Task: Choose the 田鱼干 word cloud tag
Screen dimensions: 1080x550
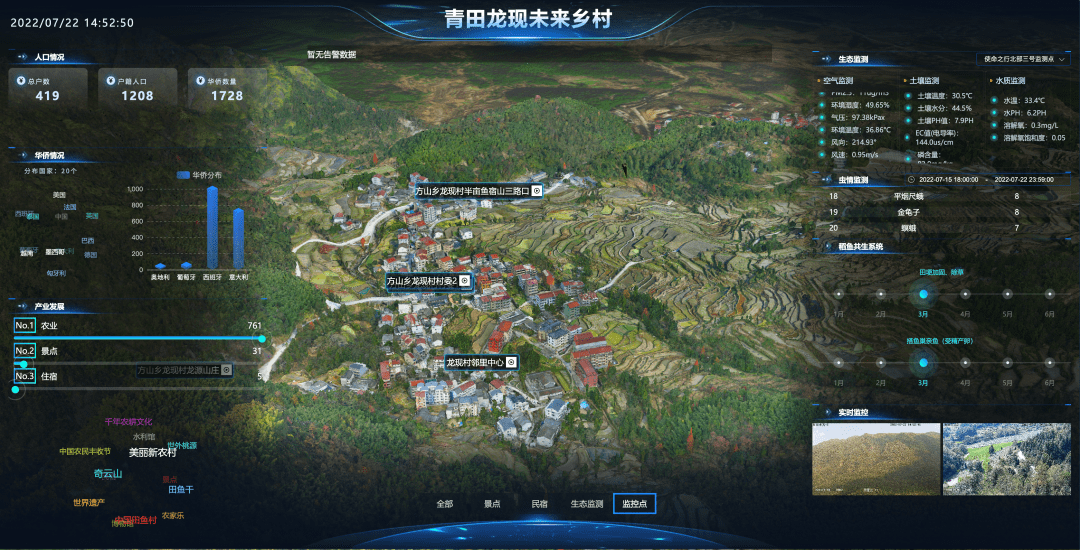Action: coord(181,490)
